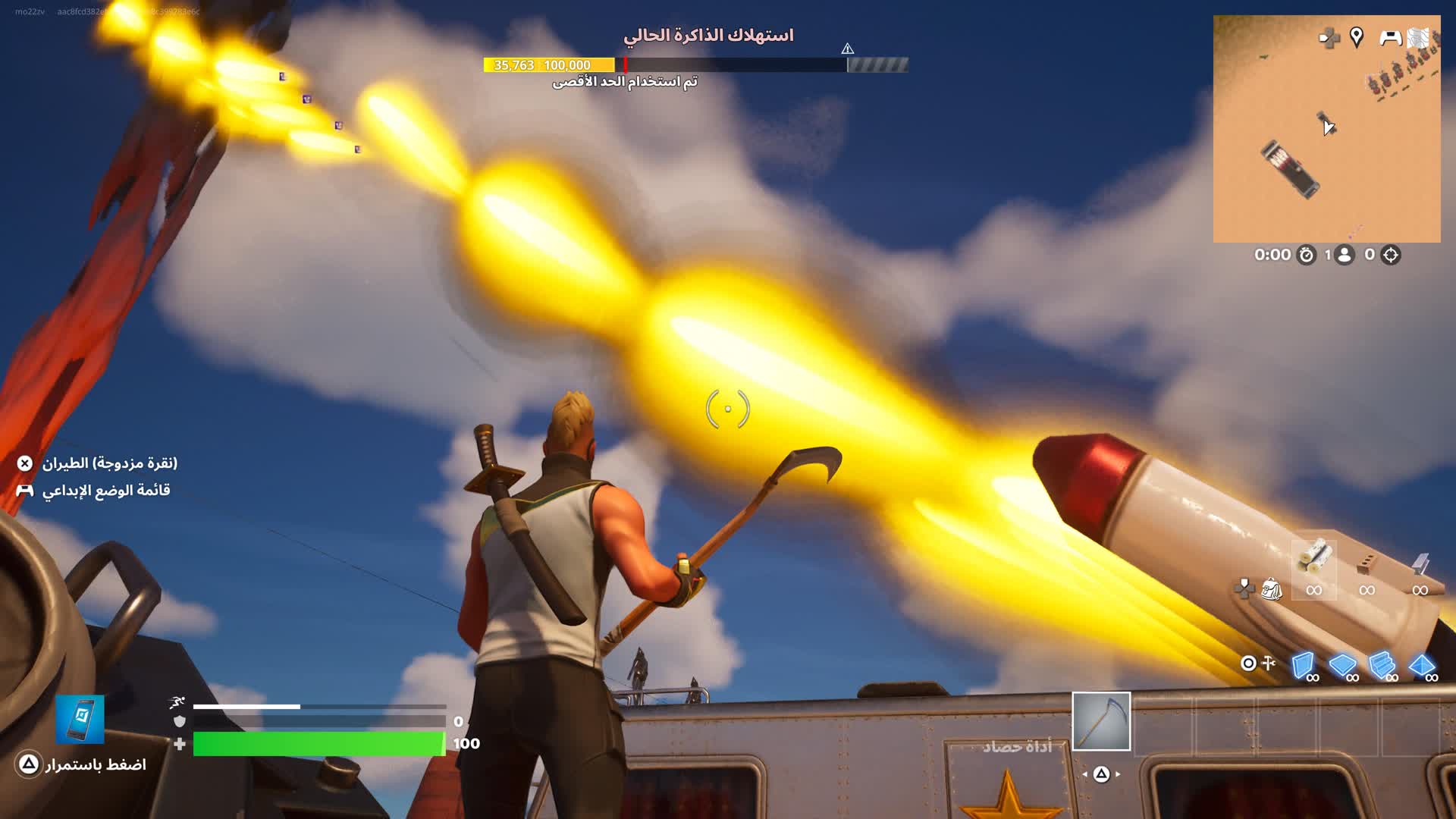Open the blue phone tool icon

tap(80, 719)
